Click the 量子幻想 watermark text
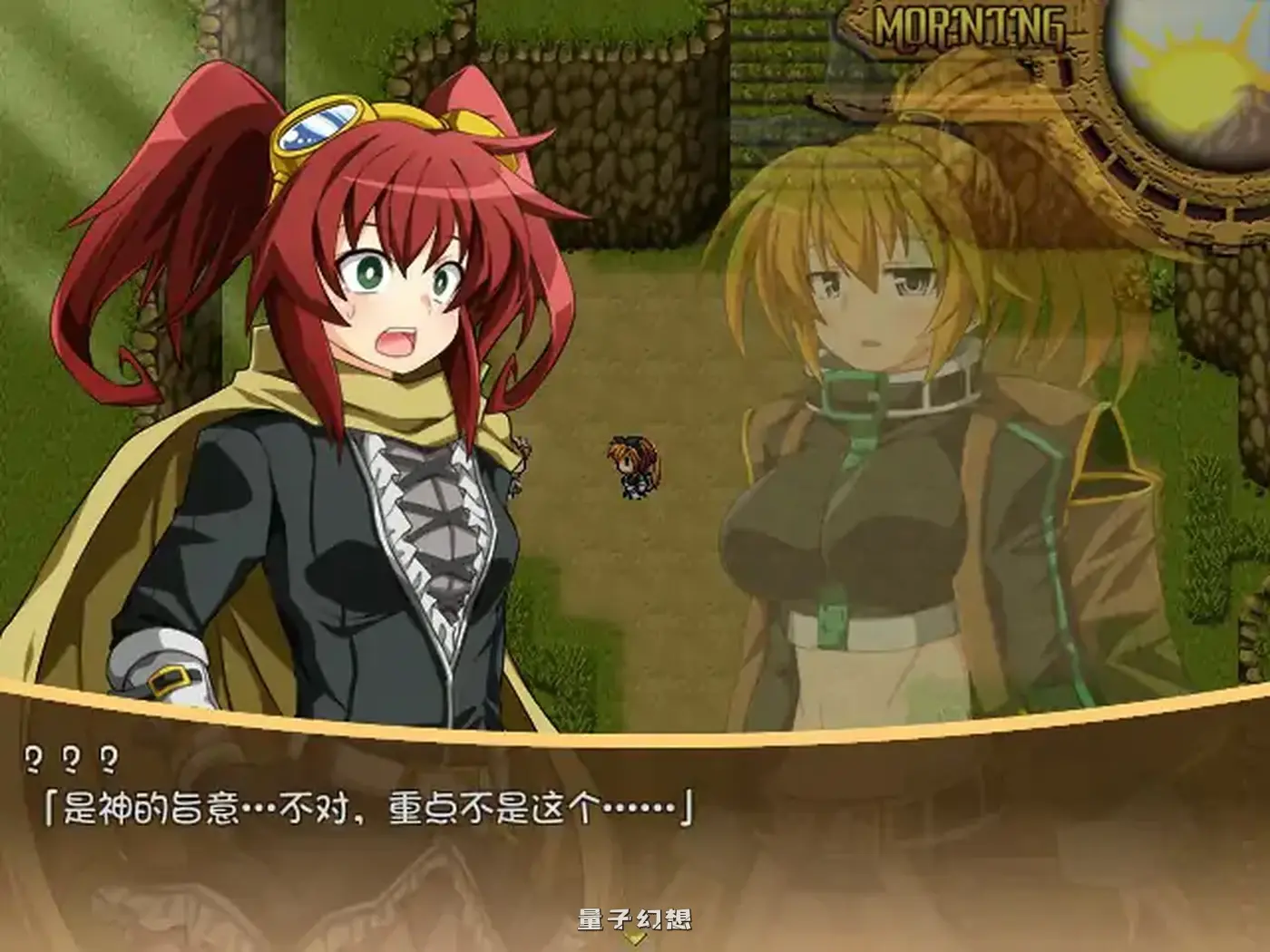Viewport: 1270px width, 952px height. pos(635,918)
